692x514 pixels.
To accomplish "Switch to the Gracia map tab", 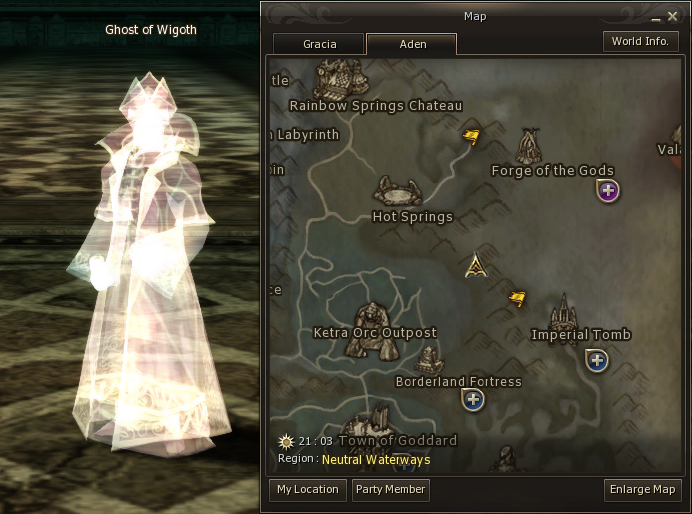I will pos(319,44).
